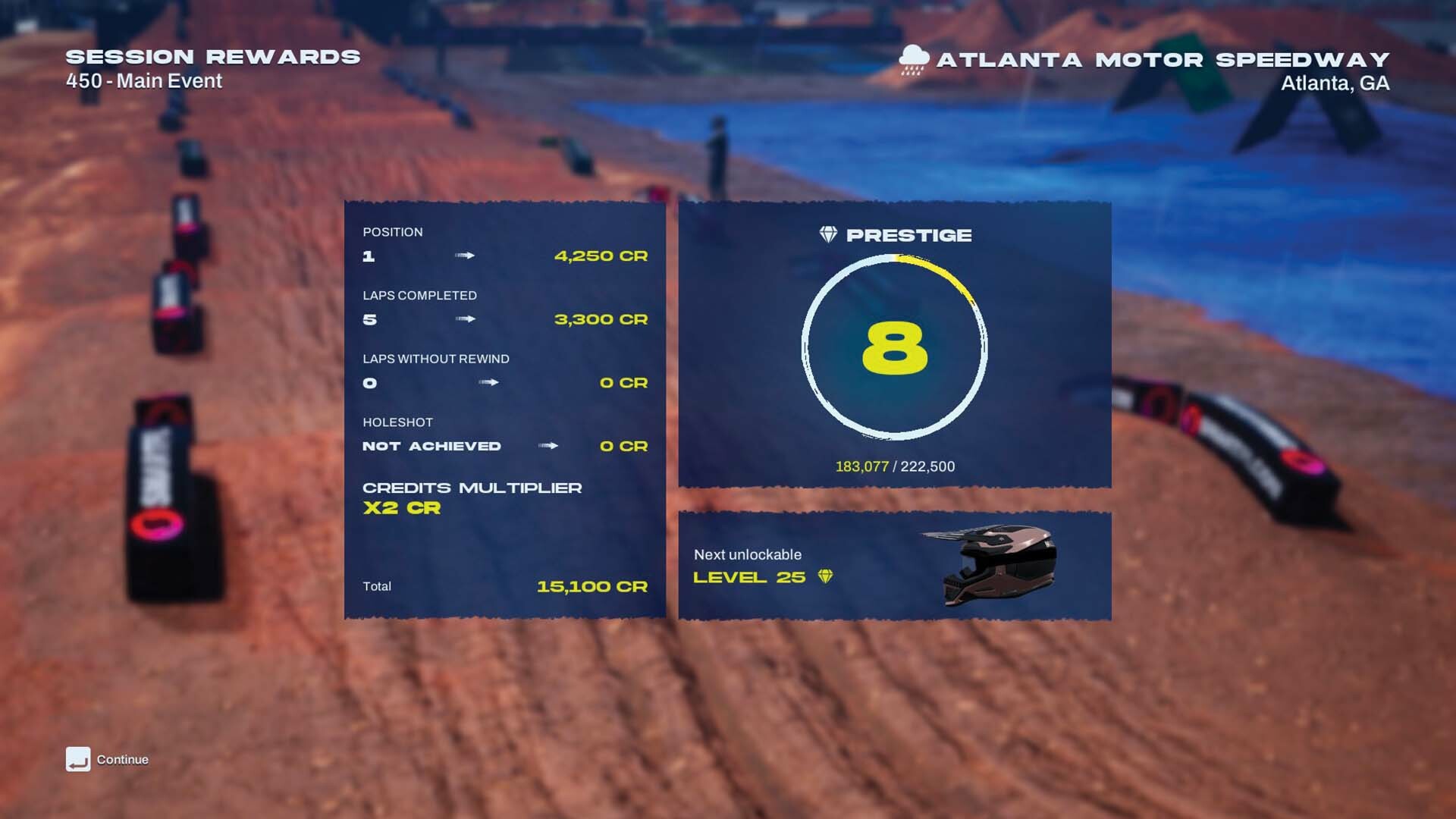Click the Total 15,100 CR value

pyautogui.click(x=594, y=586)
